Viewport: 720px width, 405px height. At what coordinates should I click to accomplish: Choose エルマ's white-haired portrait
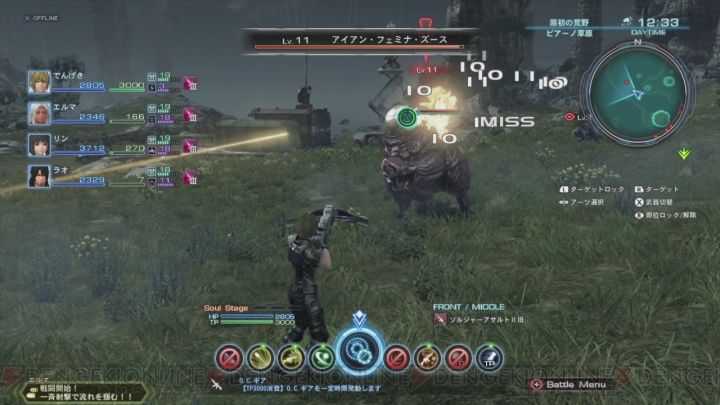coord(40,113)
